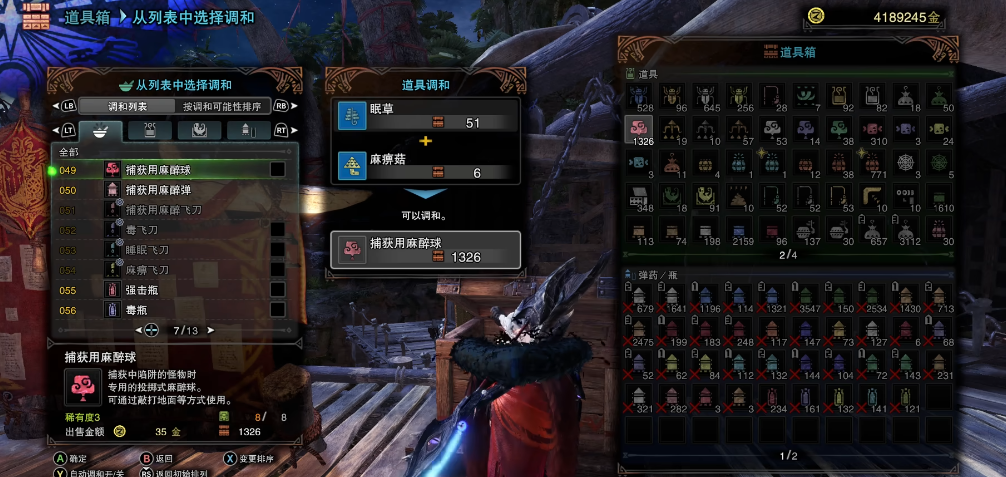Open the mortar bowl category tab
Screen dimensions: 1006x477
[100, 130]
